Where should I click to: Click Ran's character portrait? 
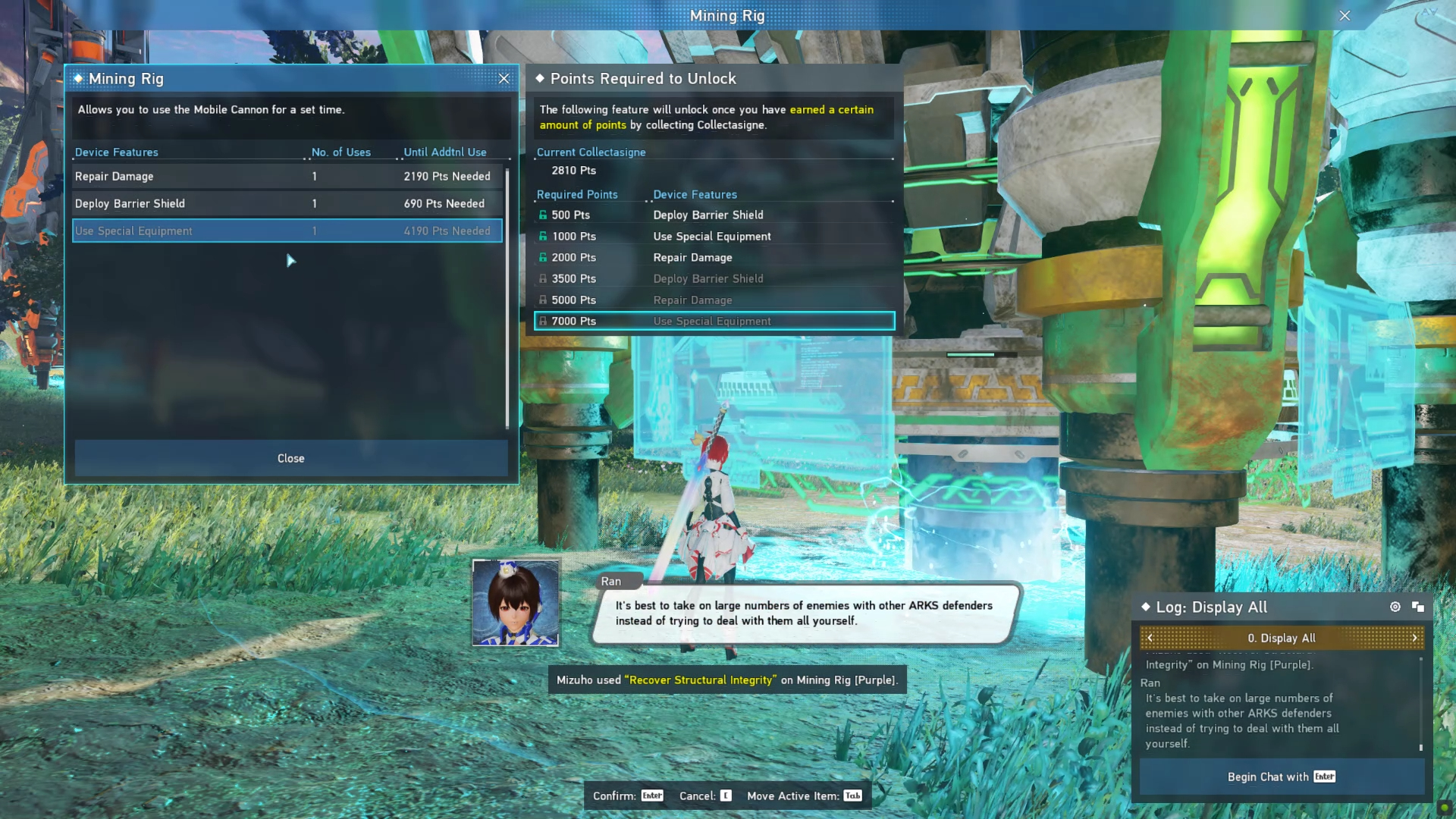516,603
